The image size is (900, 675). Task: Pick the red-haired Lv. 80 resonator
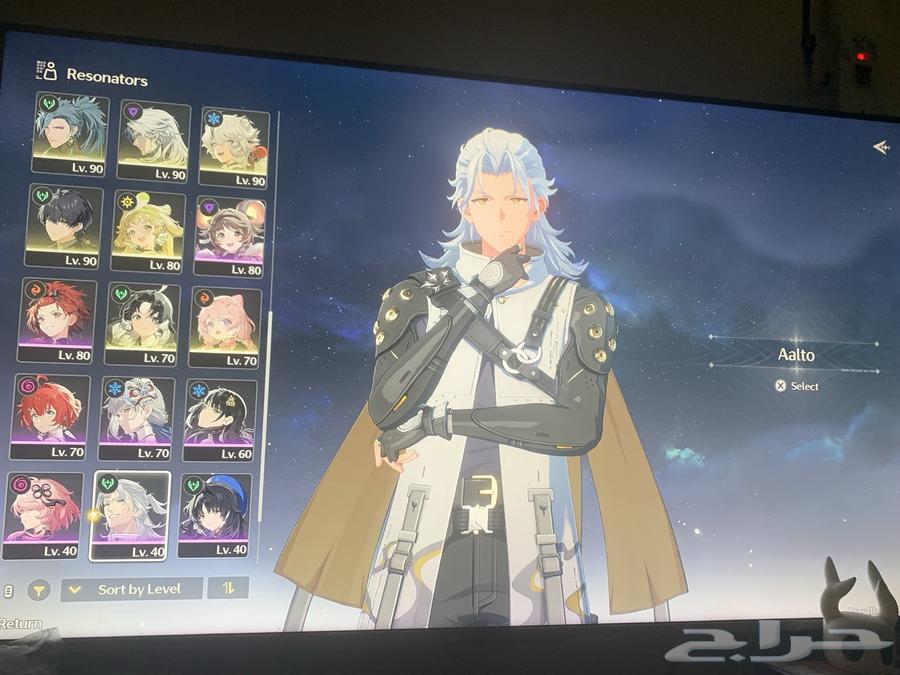[x=57, y=320]
